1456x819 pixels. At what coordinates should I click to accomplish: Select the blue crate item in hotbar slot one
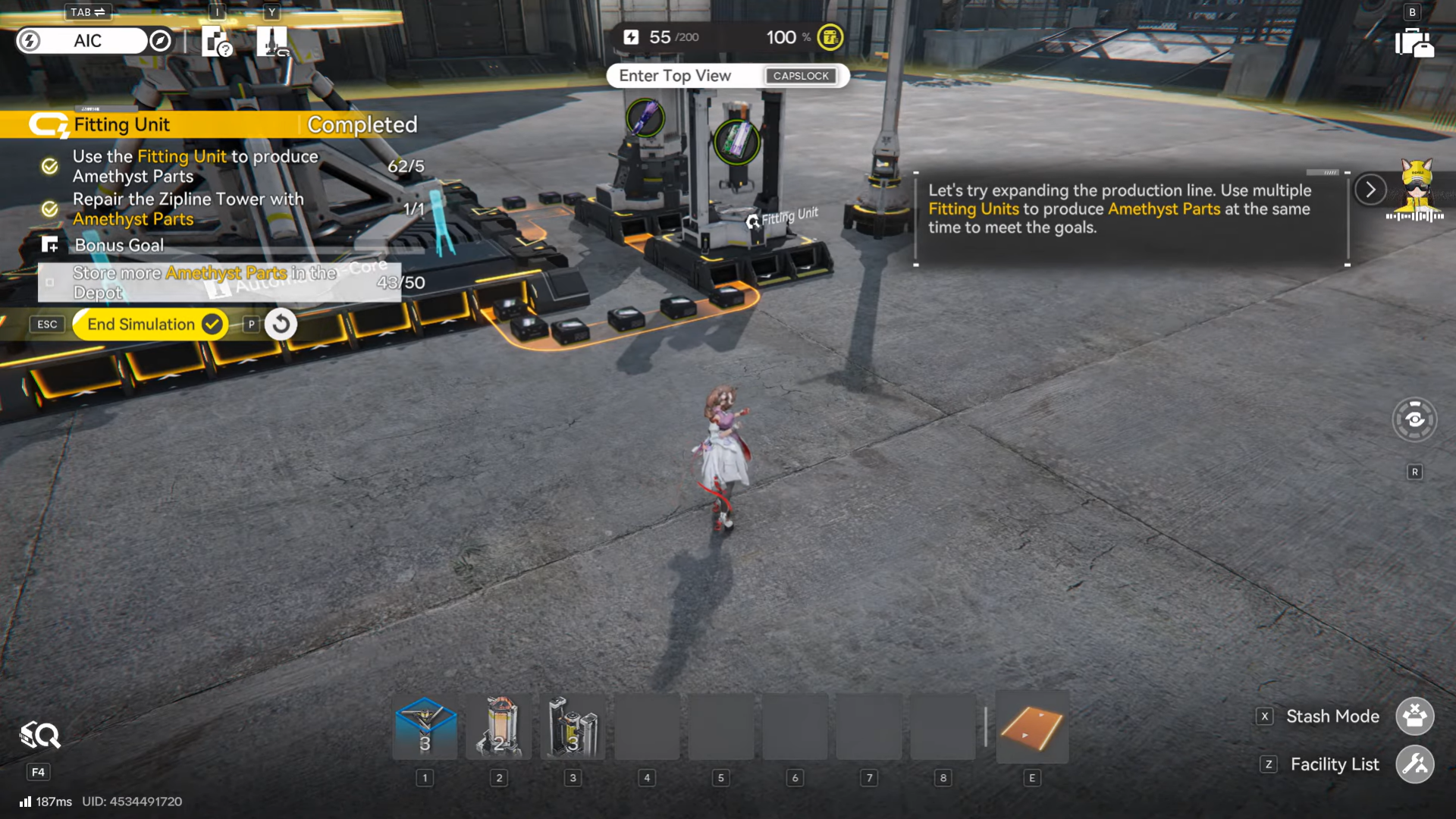tap(425, 727)
